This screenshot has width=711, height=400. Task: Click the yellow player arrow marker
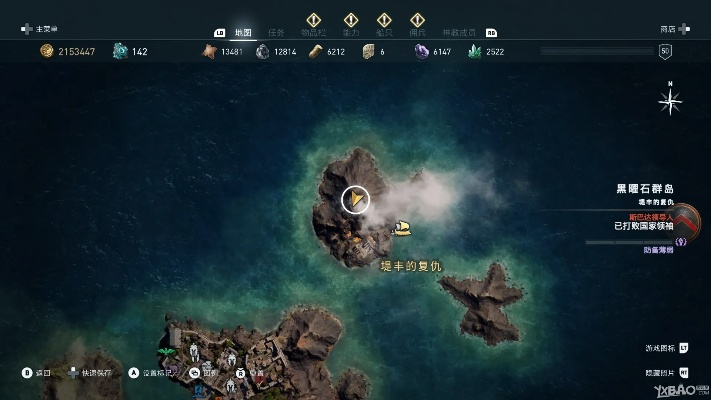point(354,200)
